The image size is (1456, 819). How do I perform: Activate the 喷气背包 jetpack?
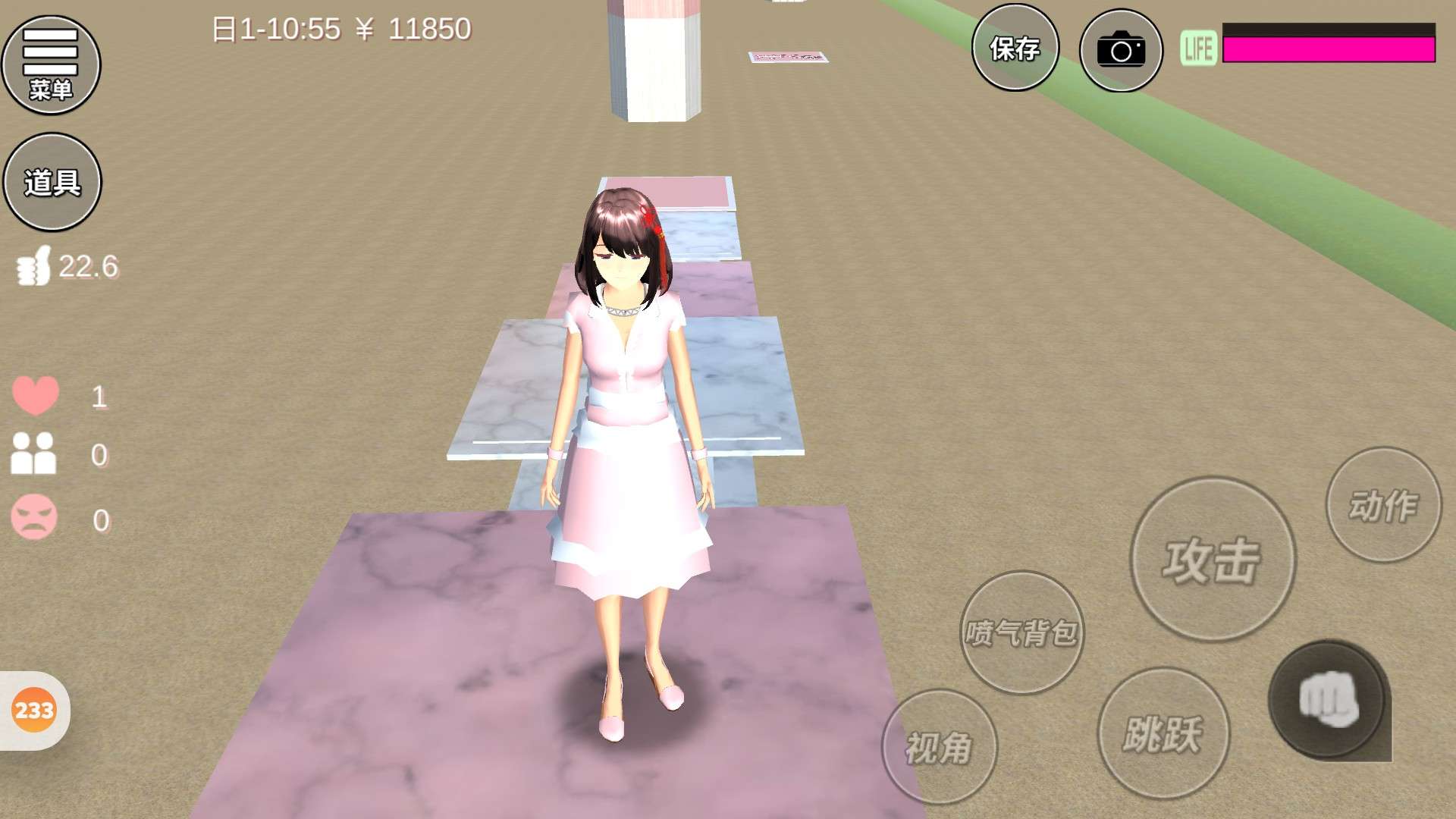point(1021,632)
